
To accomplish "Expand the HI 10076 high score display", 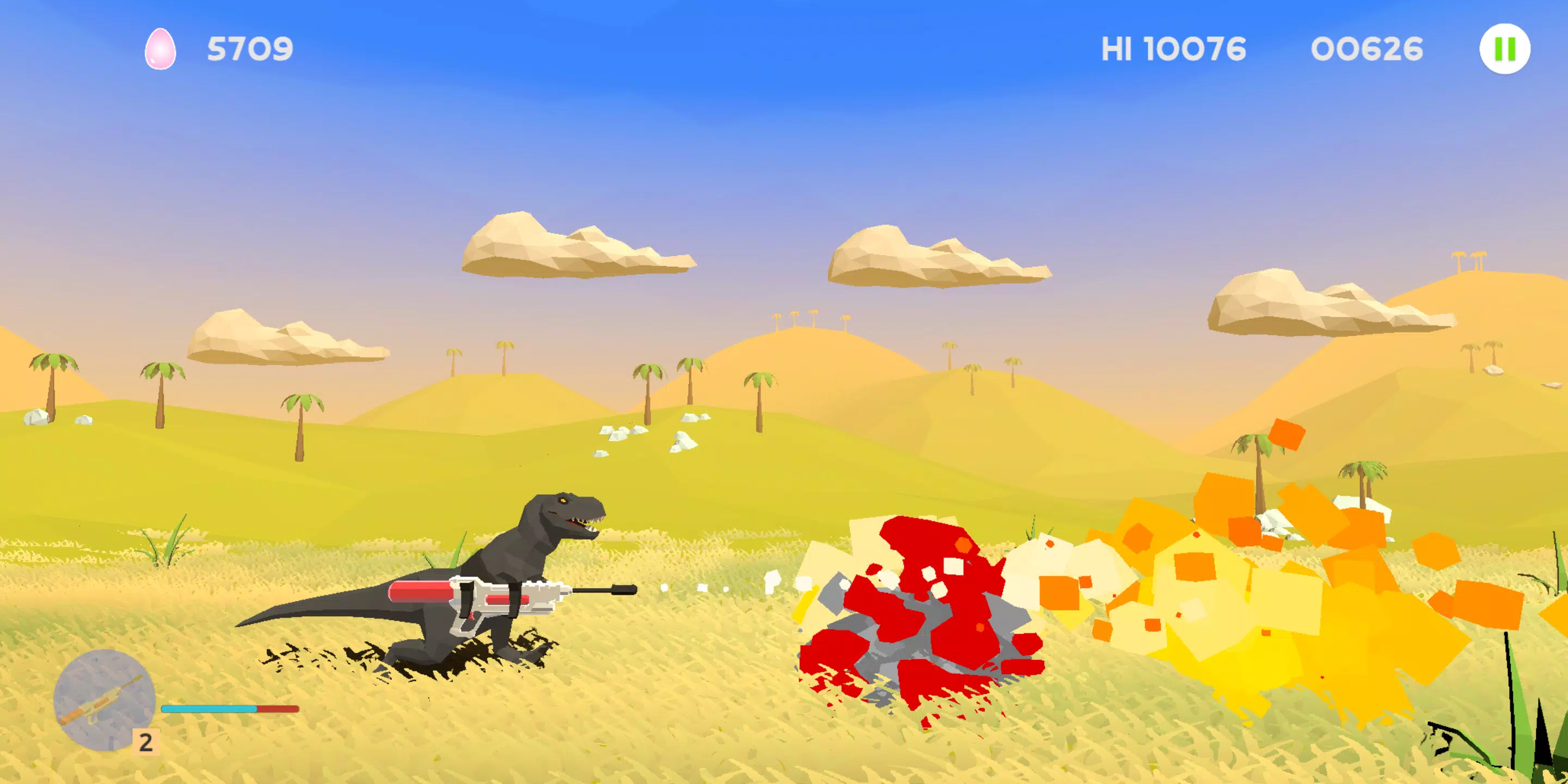I will coord(1174,48).
